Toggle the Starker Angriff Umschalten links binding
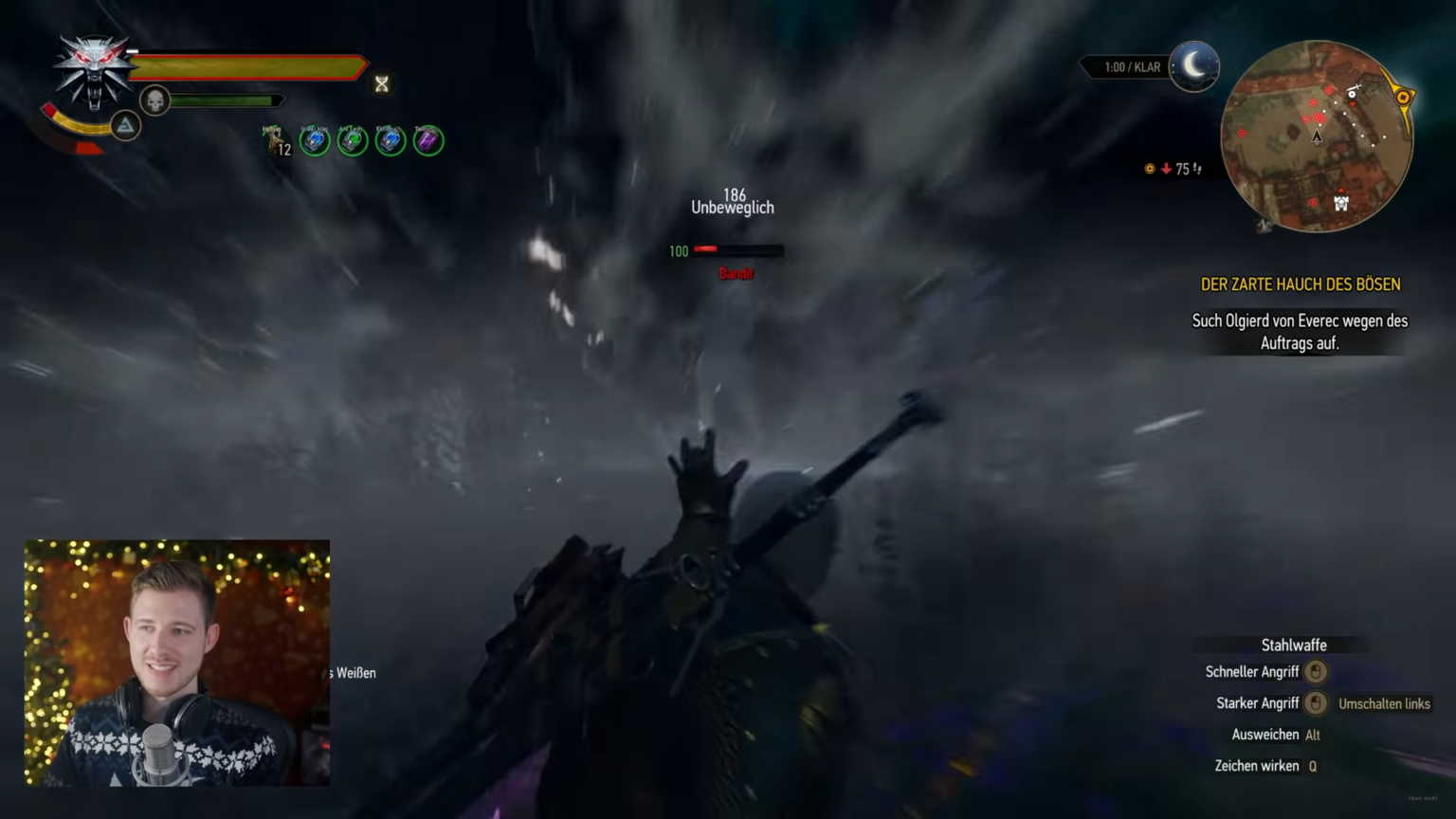 point(1384,703)
